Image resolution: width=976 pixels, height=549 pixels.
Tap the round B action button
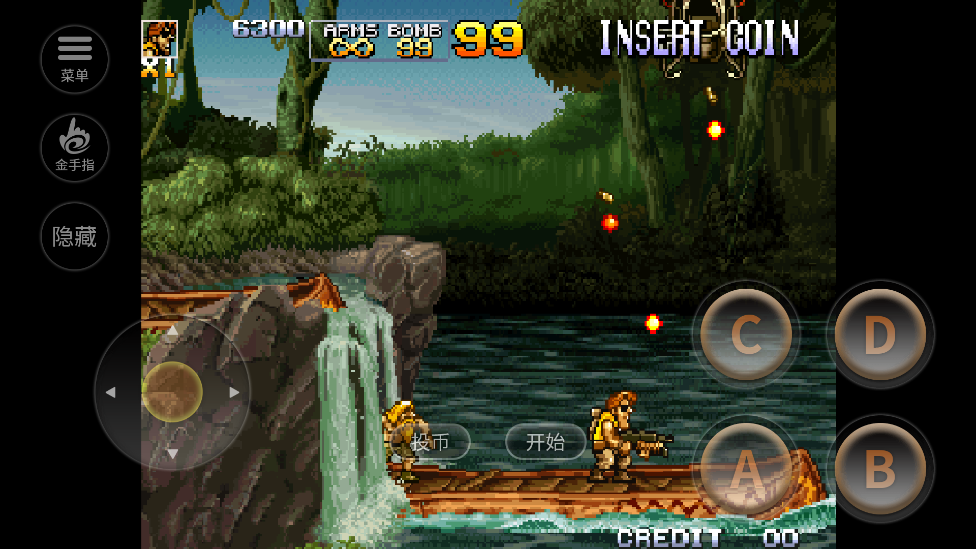click(879, 468)
